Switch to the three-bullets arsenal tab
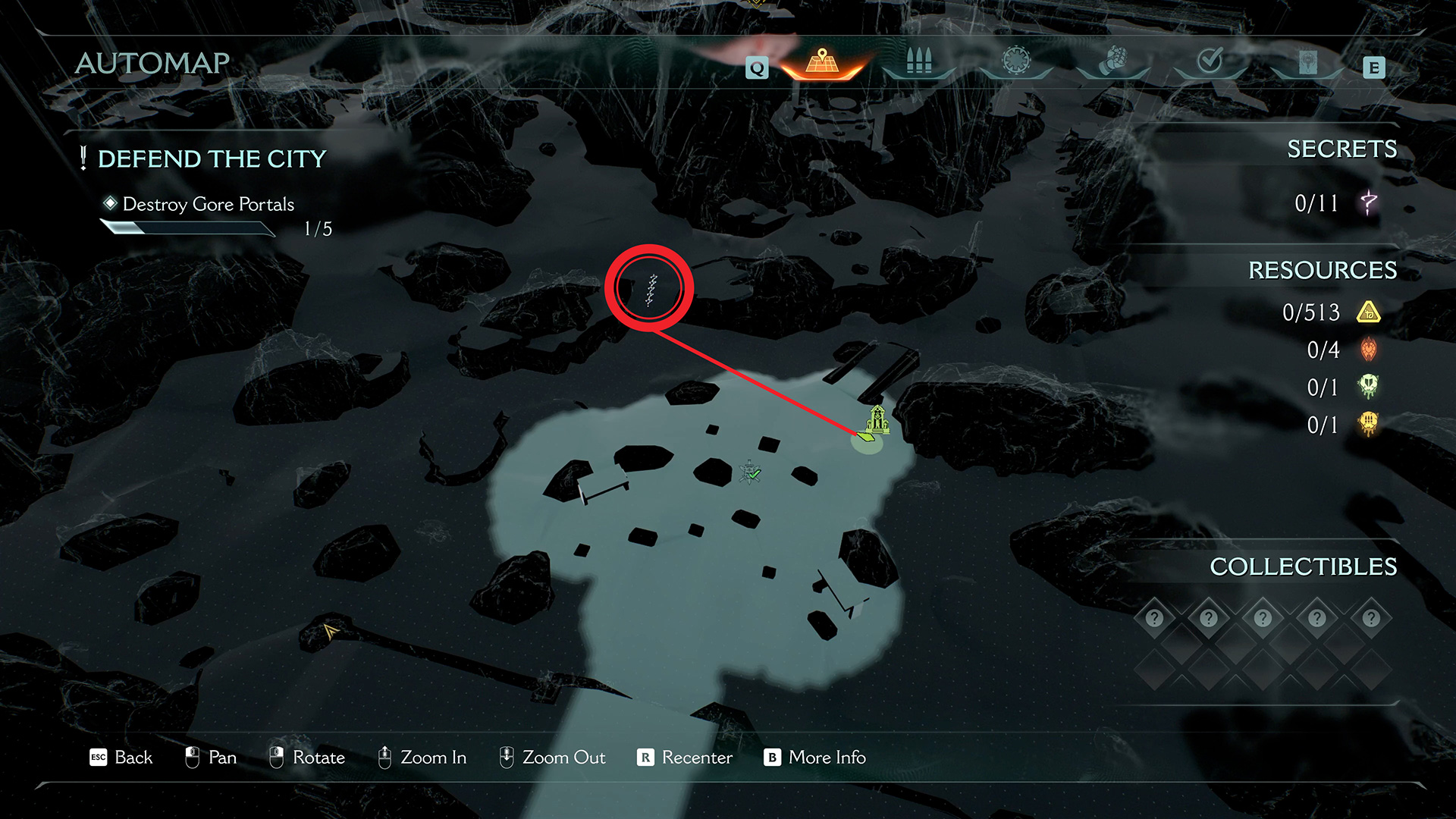The width and height of the screenshot is (1456, 819). [x=918, y=61]
